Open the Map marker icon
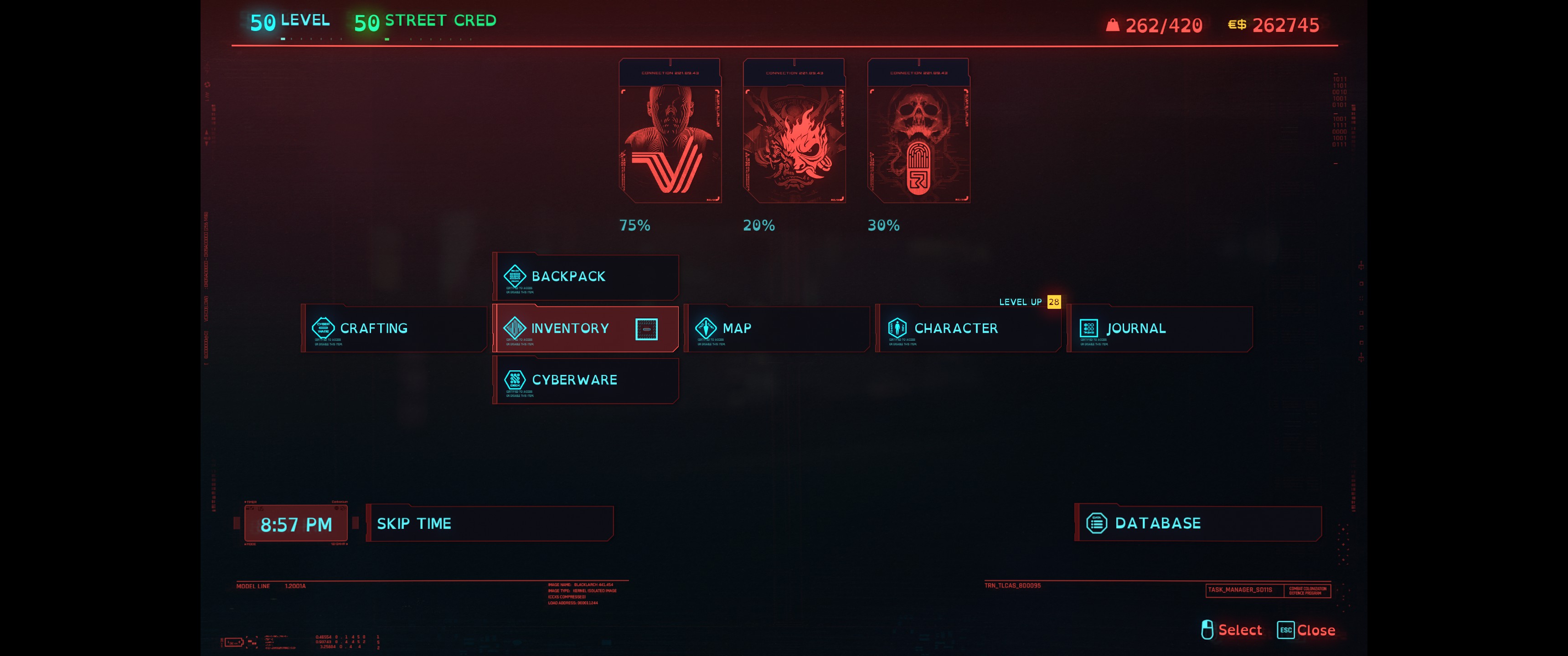 tap(706, 328)
